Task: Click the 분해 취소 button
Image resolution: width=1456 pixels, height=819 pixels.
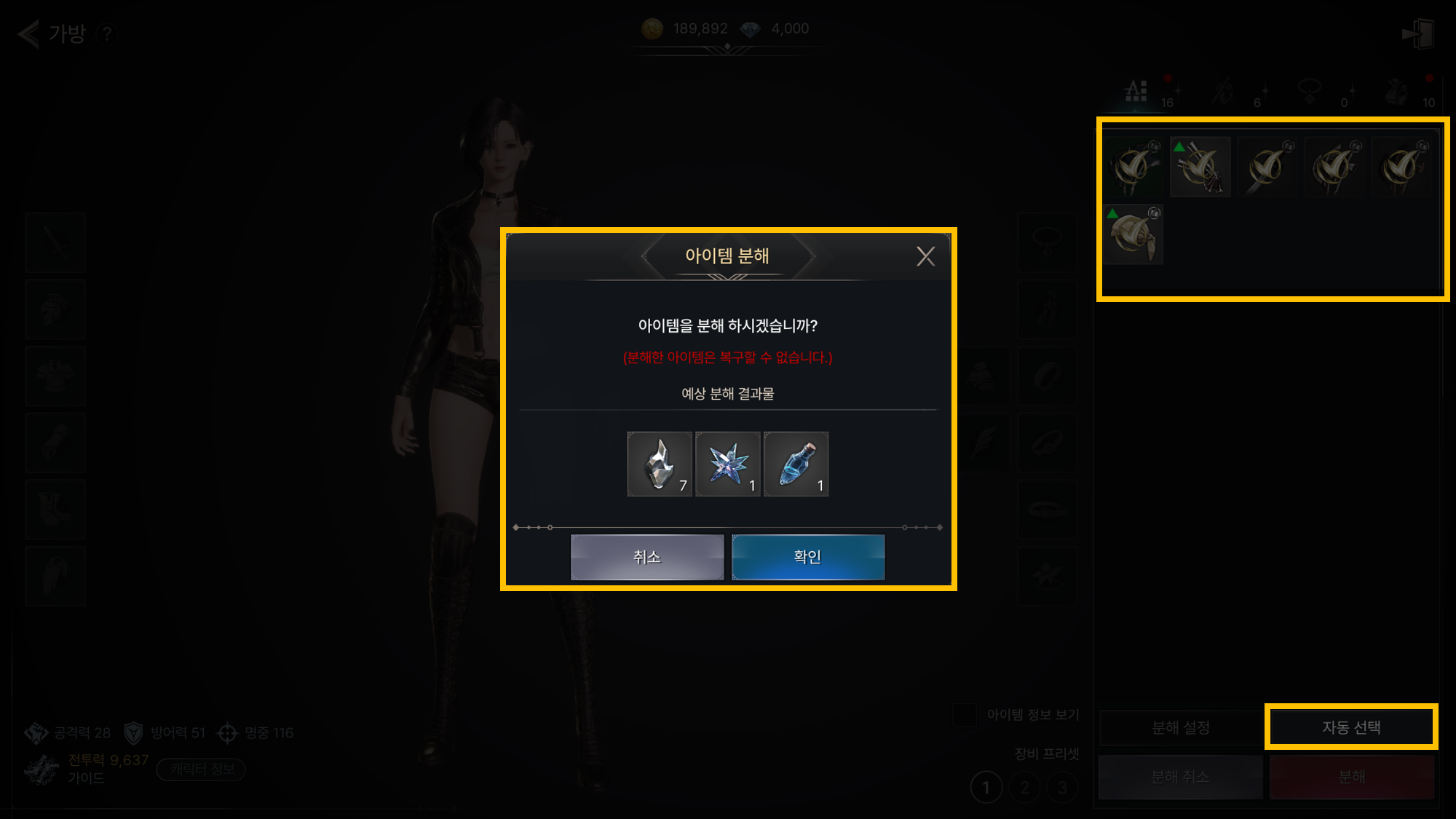Action: pos(1180,777)
